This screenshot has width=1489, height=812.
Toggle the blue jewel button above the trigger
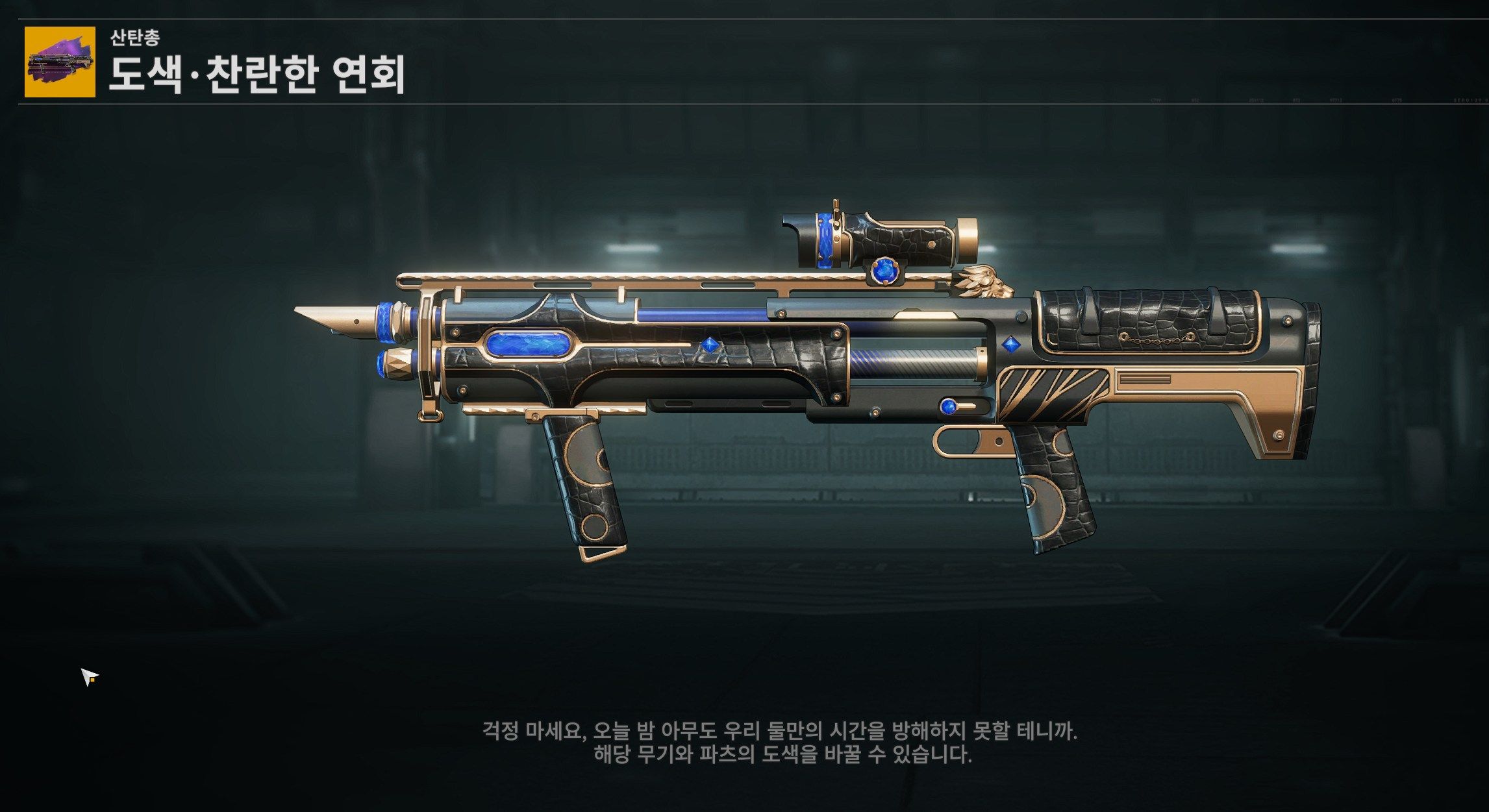(949, 407)
